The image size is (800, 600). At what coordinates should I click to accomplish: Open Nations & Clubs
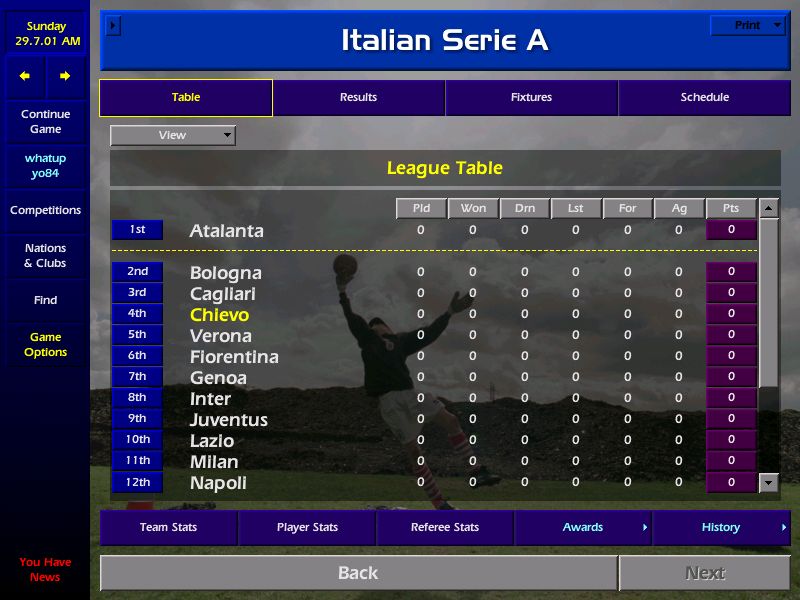pyautogui.click(x=45, y=256)
